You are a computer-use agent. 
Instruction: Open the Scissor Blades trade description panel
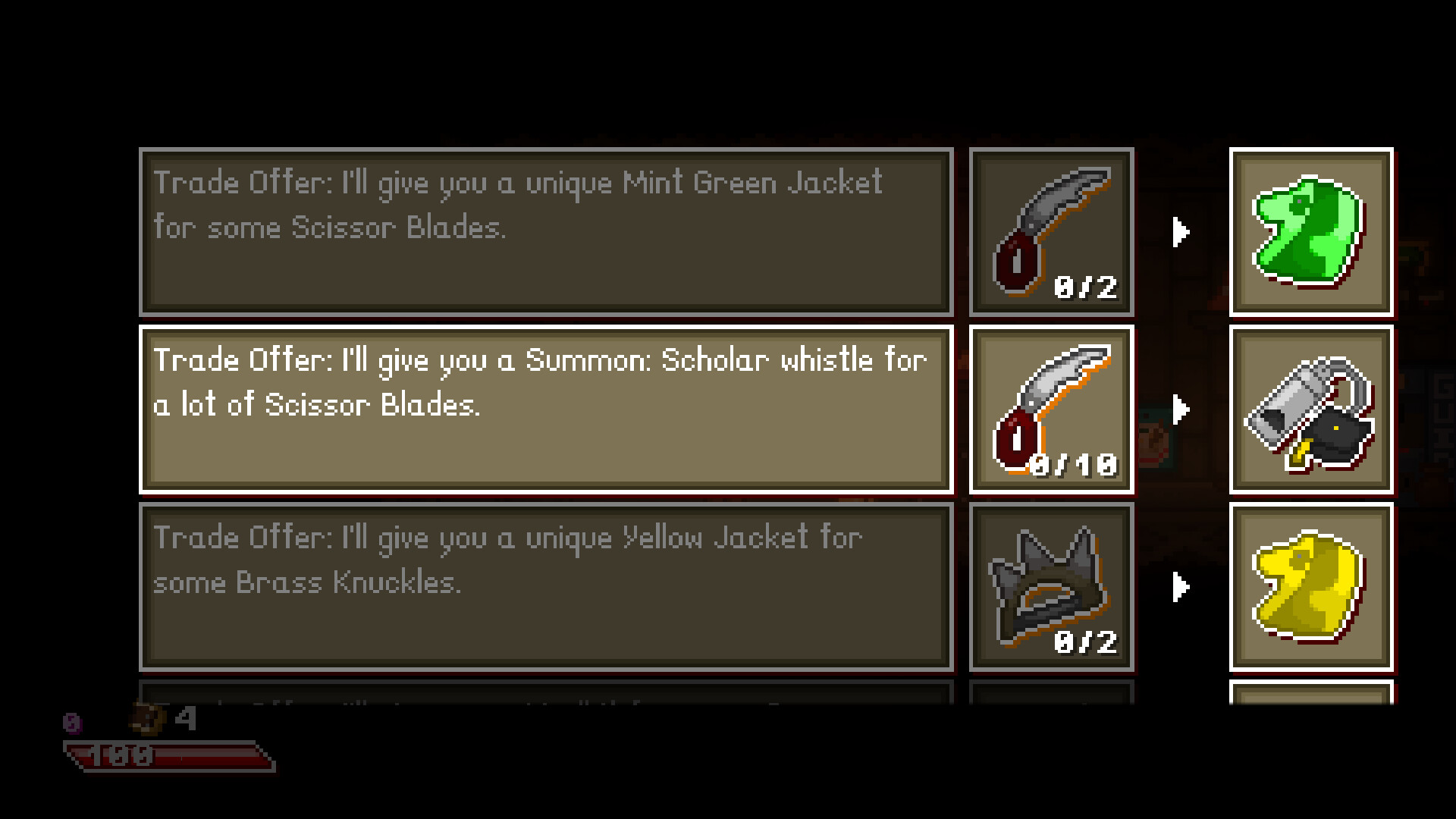point(546,231)
